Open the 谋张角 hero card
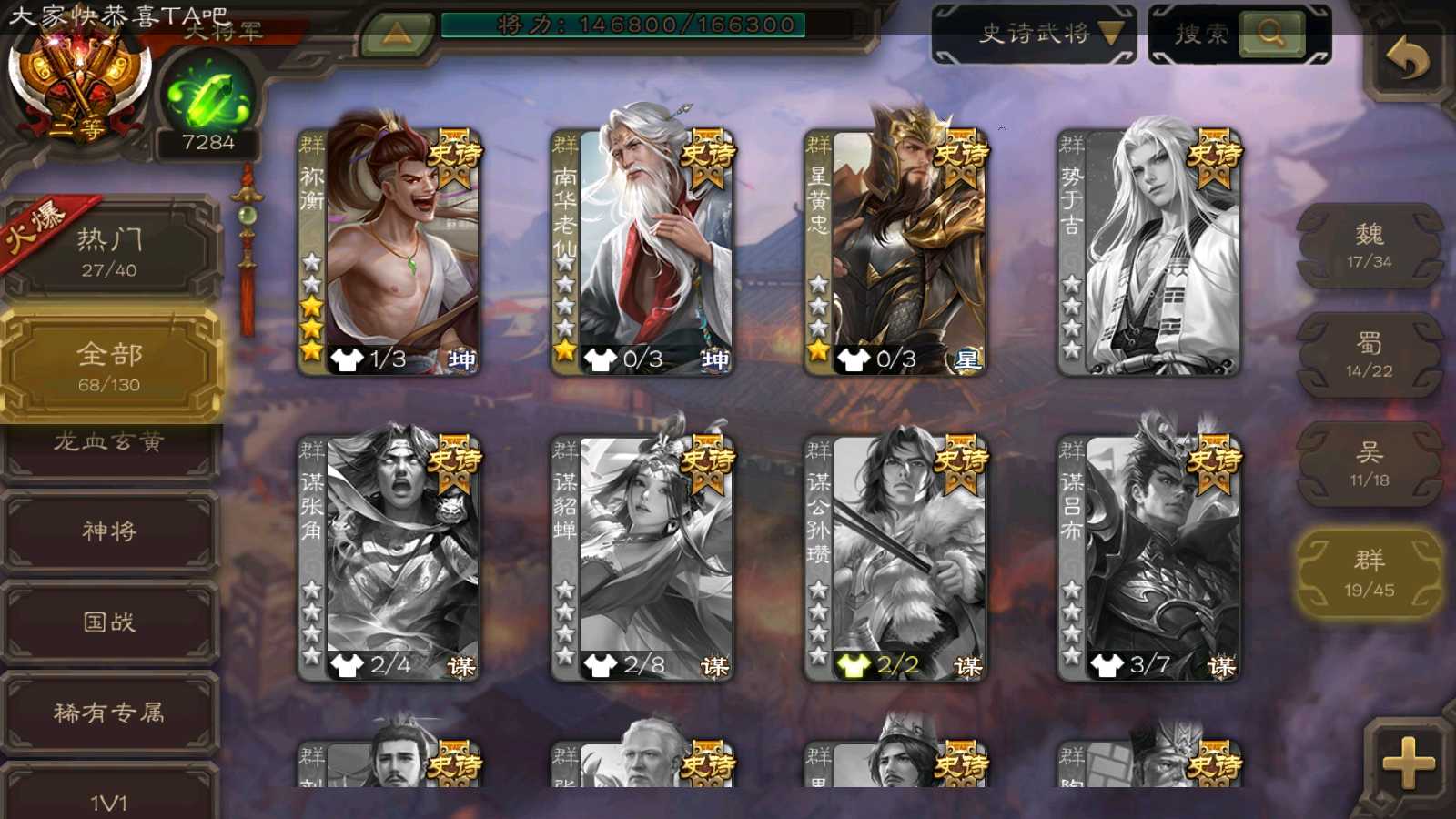This screenshot has height=819, width=1456. [x=389, y=557]
